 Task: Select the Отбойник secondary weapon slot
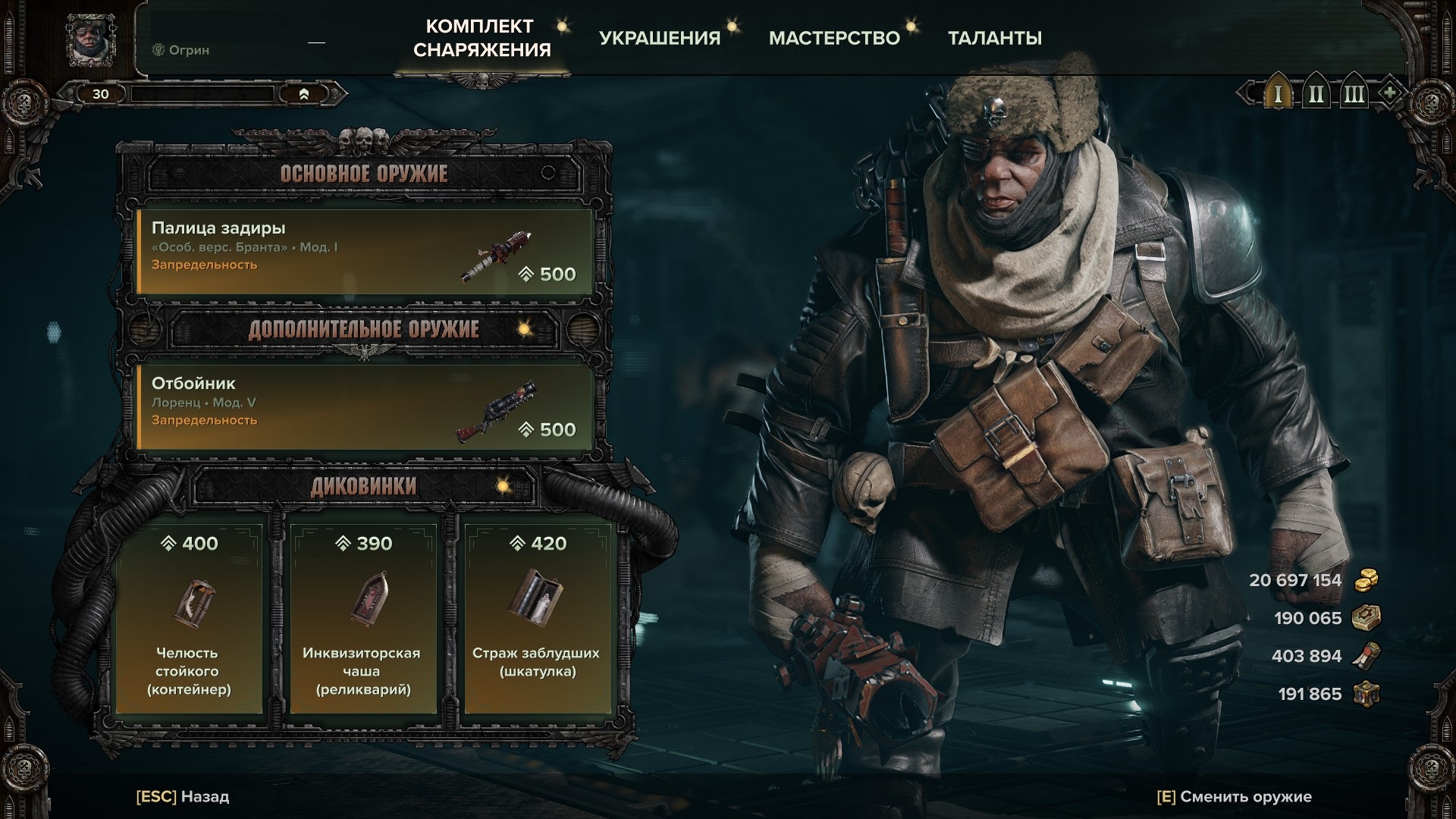tap(364, 407)
